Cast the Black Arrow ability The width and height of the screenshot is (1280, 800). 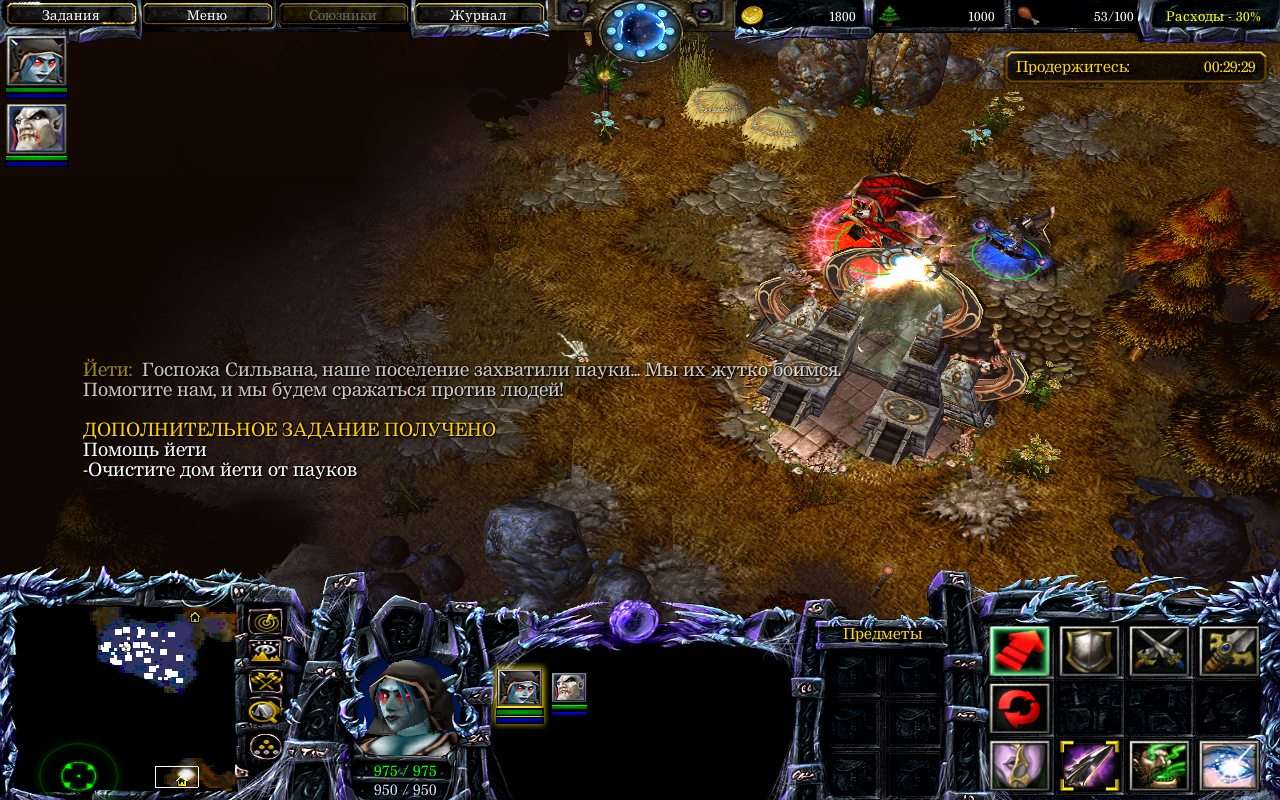[1089, 765]
